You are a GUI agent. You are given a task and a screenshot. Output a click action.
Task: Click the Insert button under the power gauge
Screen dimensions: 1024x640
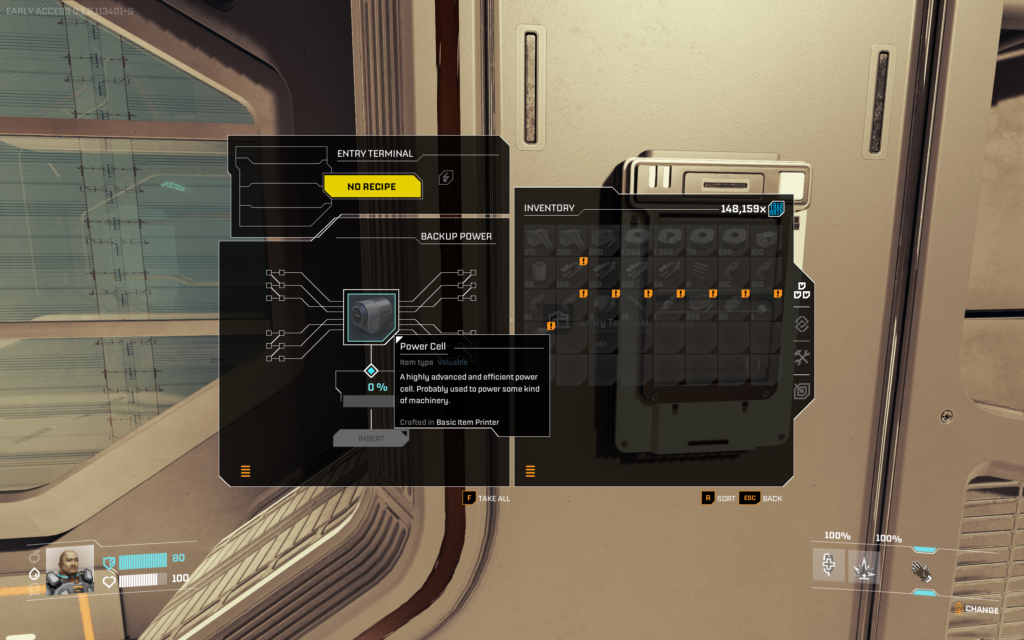371,438
